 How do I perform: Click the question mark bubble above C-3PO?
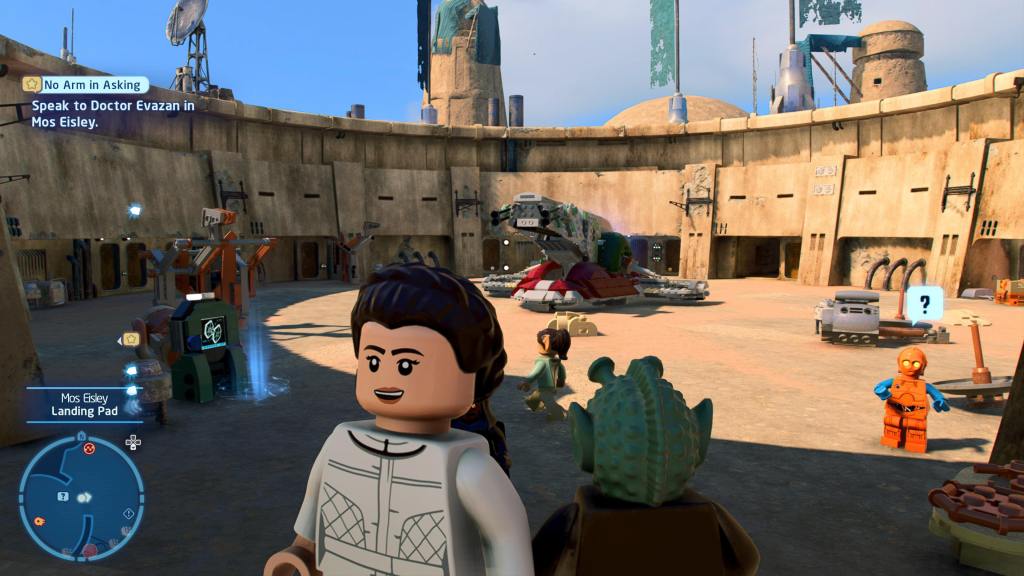(925, 300)
